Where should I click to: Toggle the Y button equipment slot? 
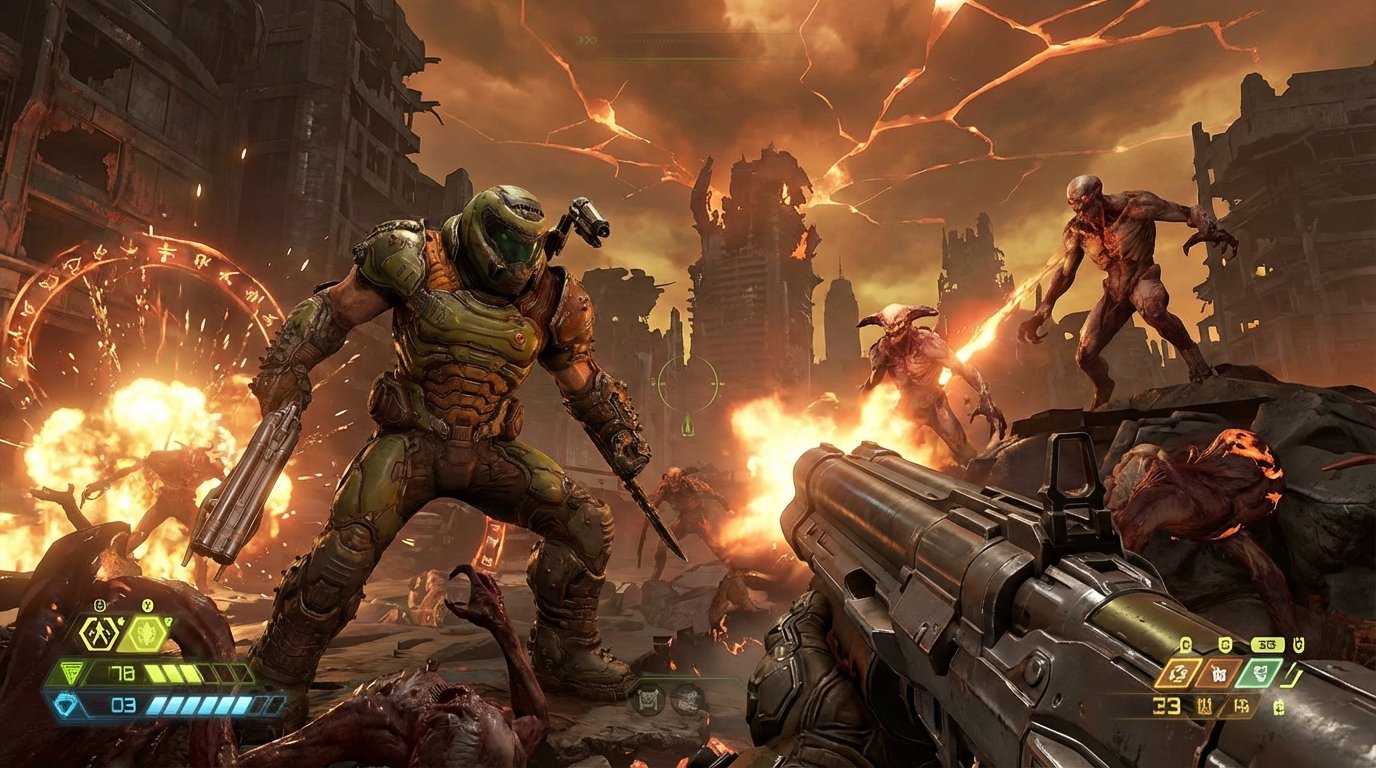pos(147,604)
